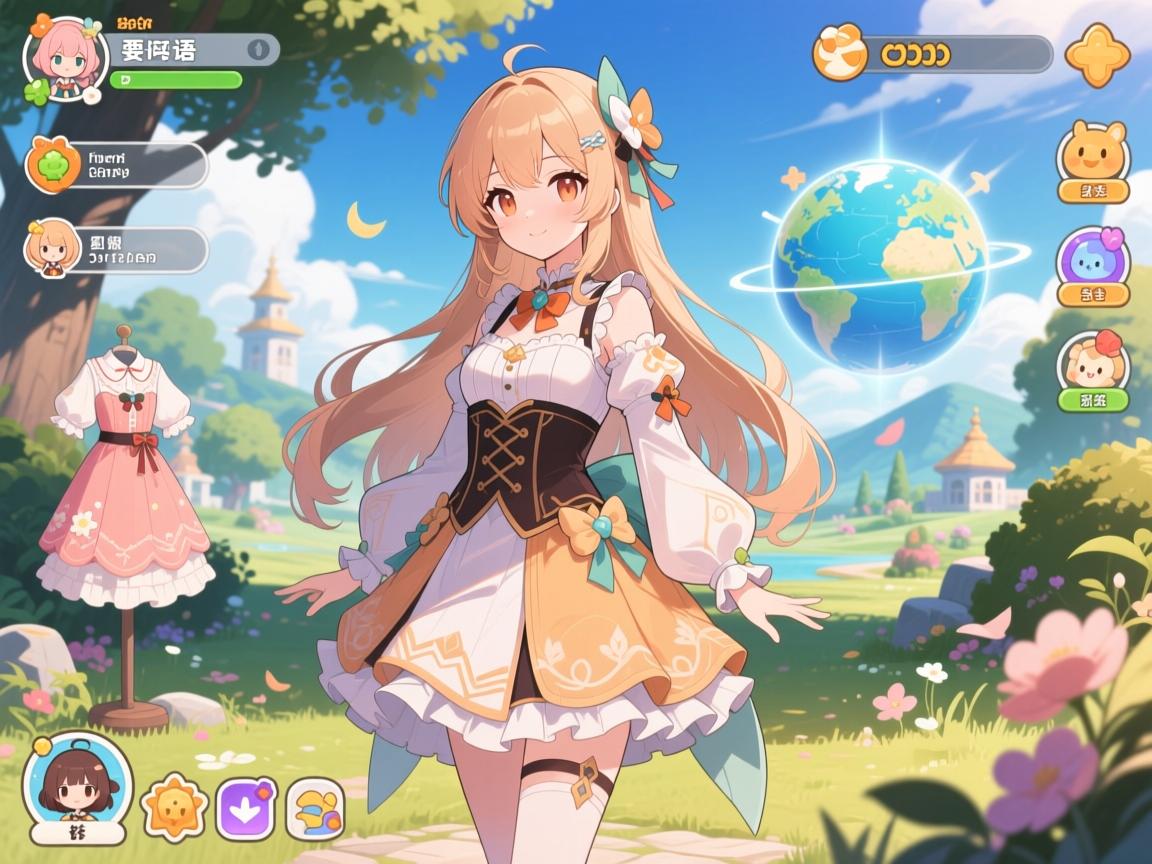Click the paw coin currency icon
Screen dimensions: 1152x864
coord(839,53)
